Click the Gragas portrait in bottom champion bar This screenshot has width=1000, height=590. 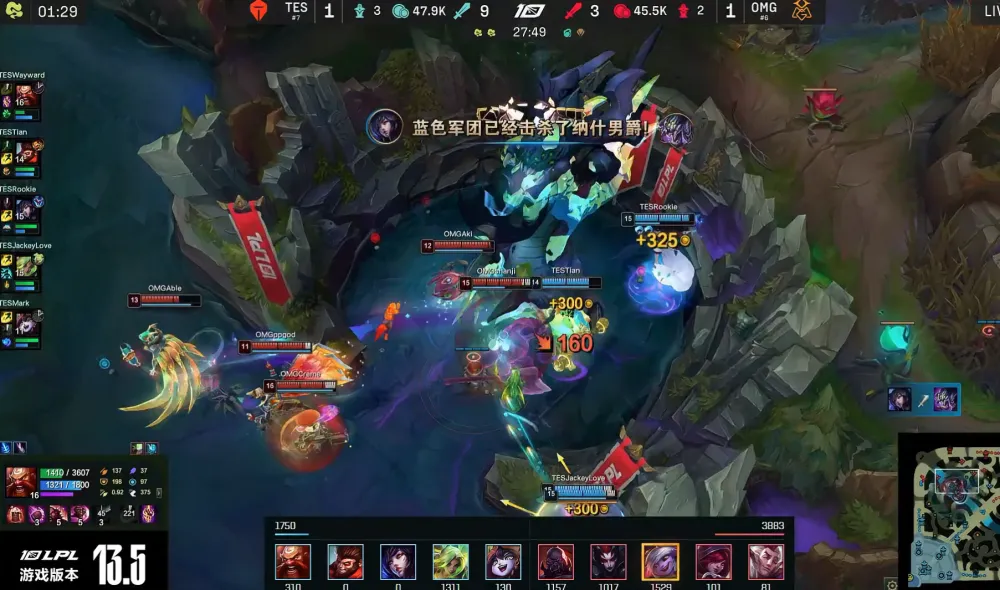293,562
